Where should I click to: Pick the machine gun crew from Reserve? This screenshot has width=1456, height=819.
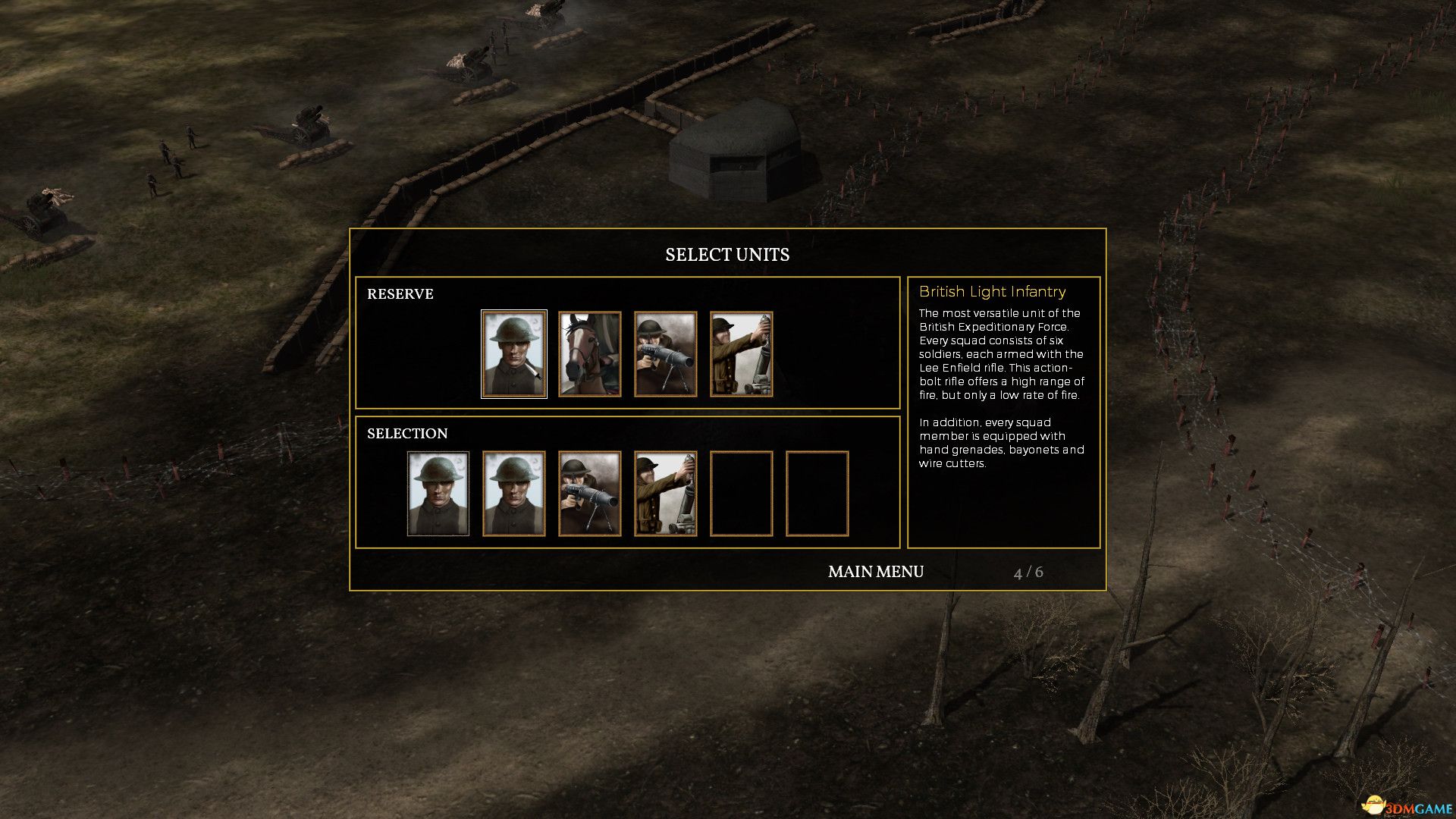coord(666,353)
